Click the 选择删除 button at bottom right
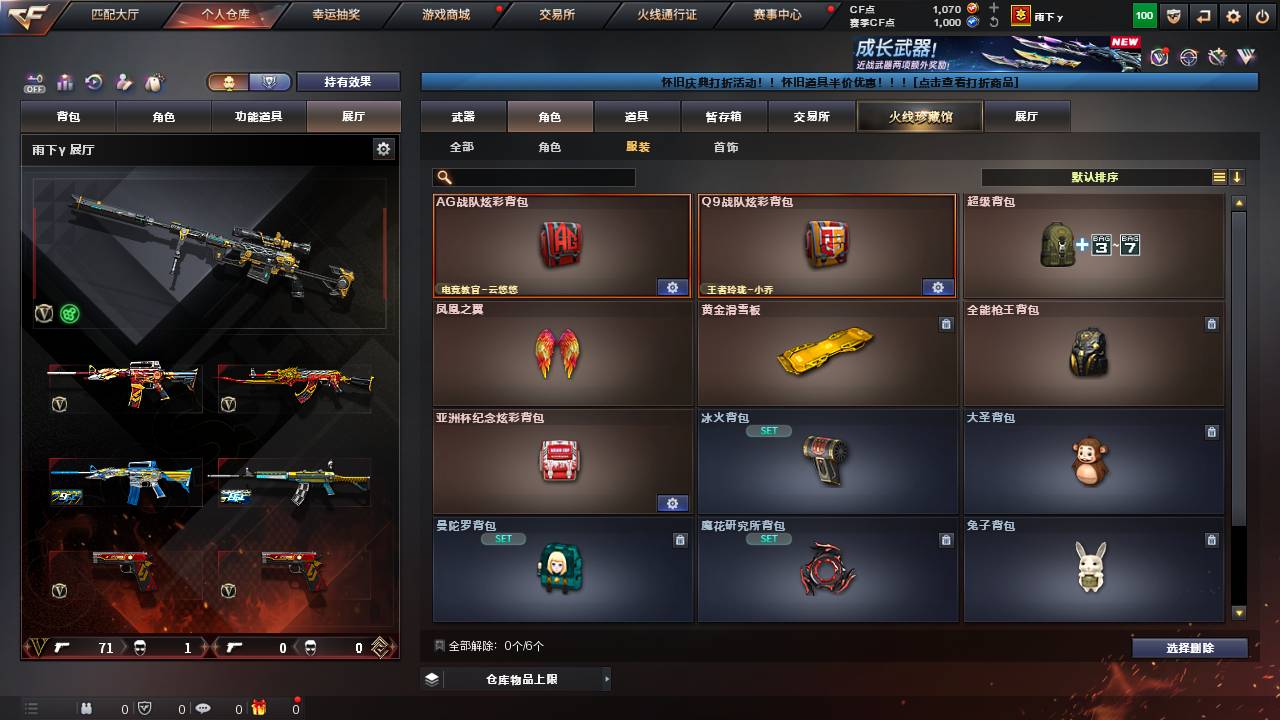 (x=1189, y=649)
